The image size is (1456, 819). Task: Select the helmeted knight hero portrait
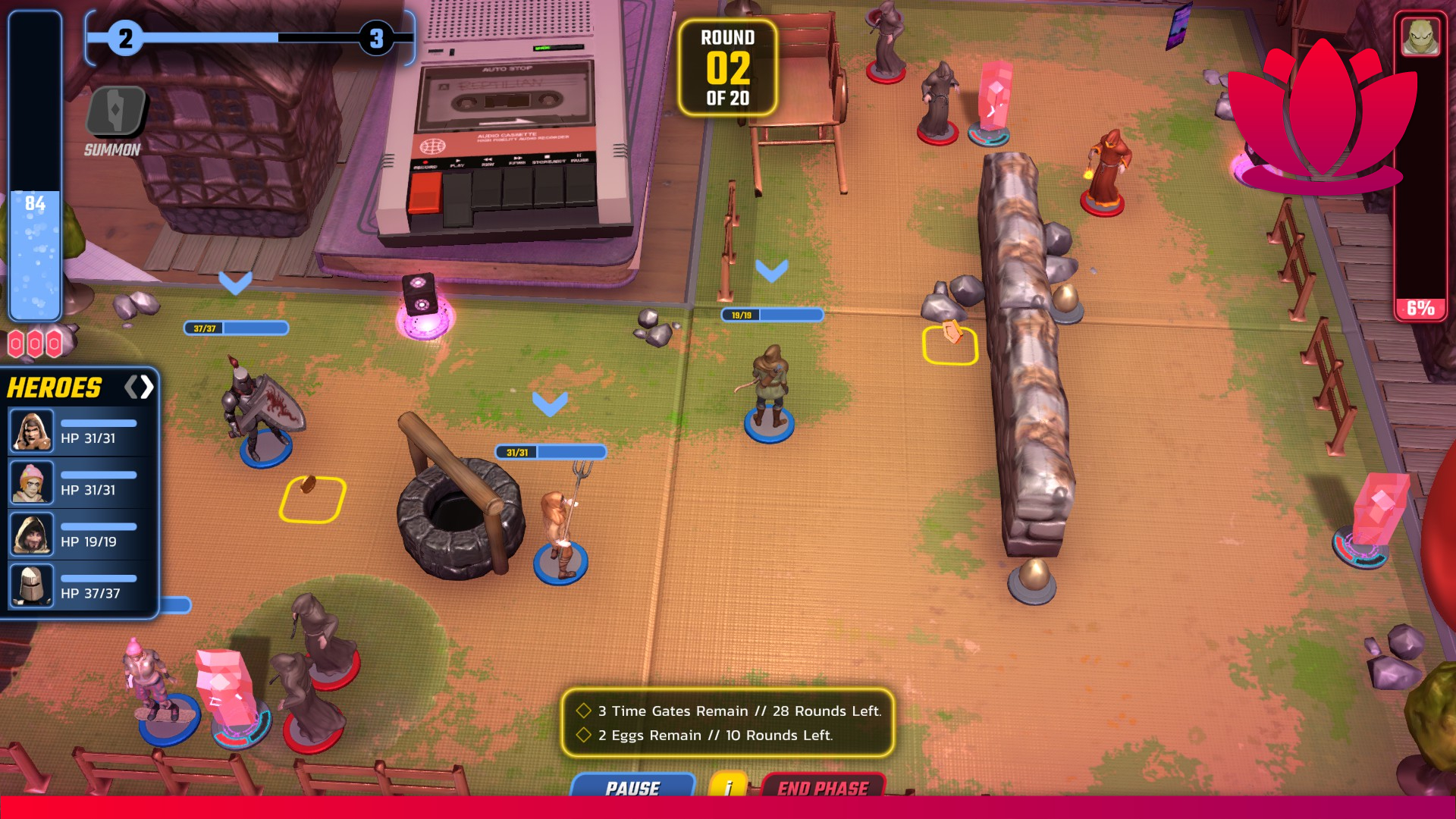coord(32,586)
